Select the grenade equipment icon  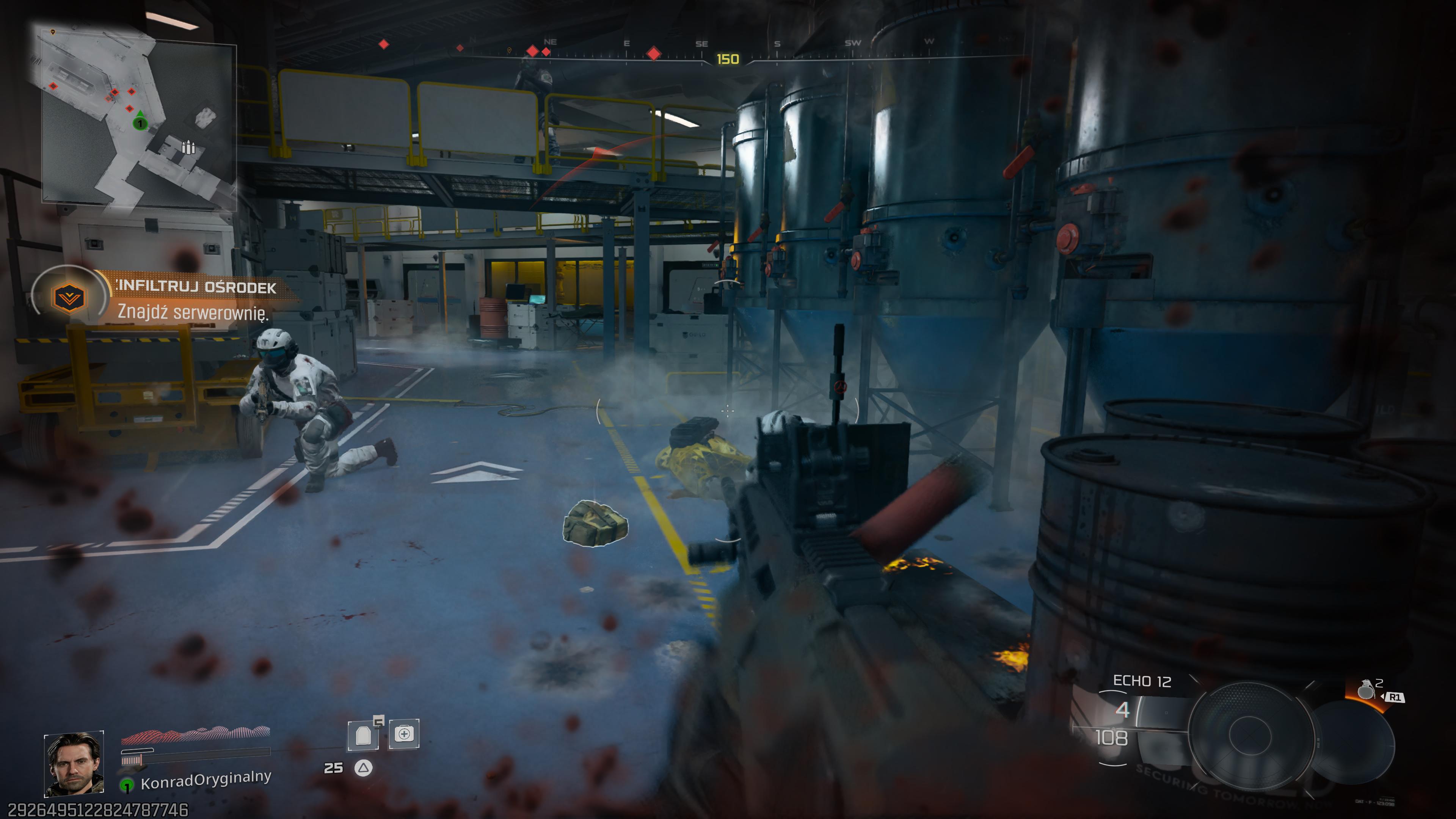(x=1365, y=690)
